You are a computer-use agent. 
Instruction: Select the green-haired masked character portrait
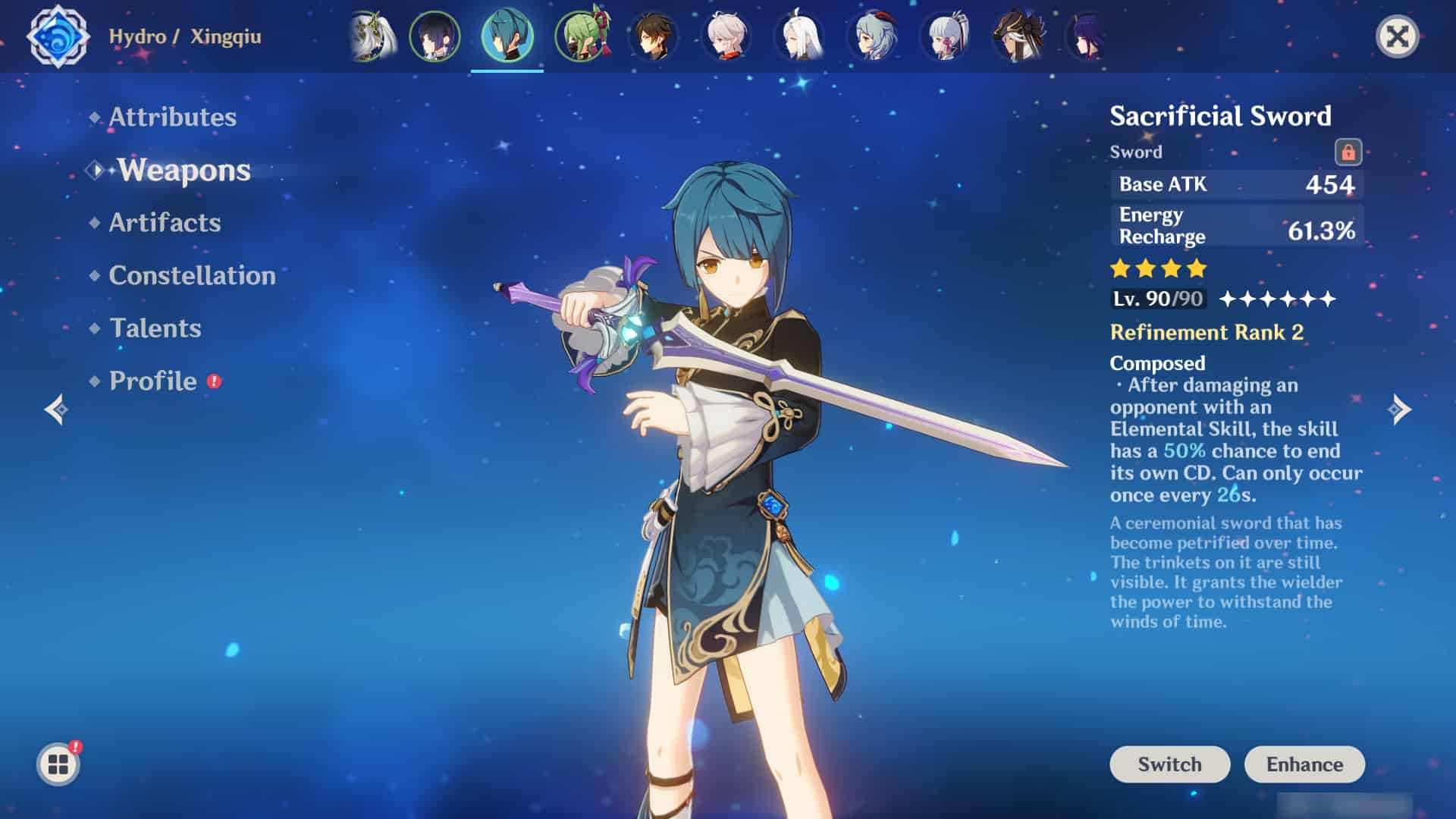pyautogui.click(x=582, y=36)
